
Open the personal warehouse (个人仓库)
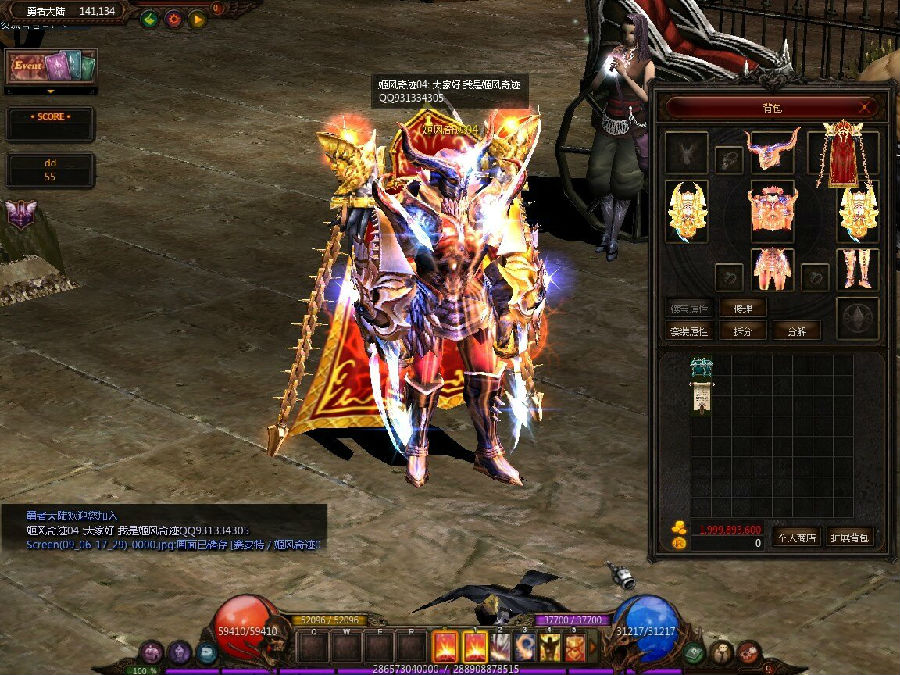(x=795, y=536)
